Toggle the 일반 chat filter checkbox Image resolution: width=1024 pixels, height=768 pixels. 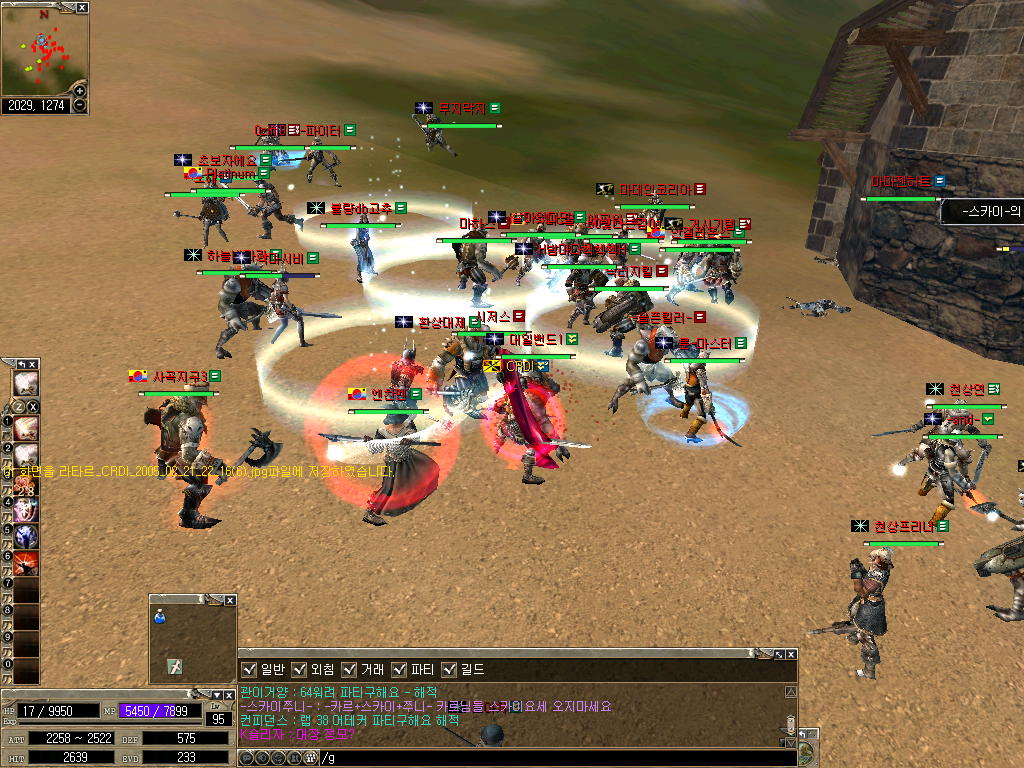[x=249, y=669]
